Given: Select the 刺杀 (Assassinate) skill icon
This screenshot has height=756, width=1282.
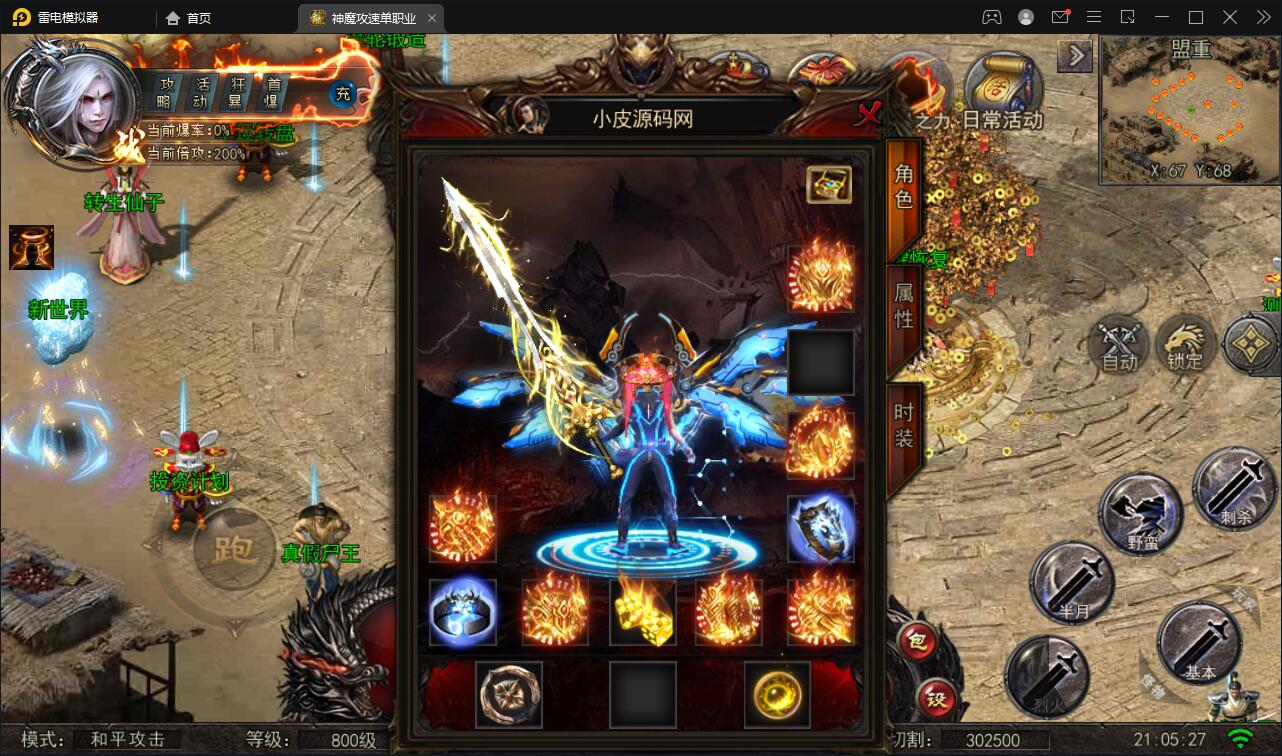Looking at the screenshot, I should [x=1233, y=490].
